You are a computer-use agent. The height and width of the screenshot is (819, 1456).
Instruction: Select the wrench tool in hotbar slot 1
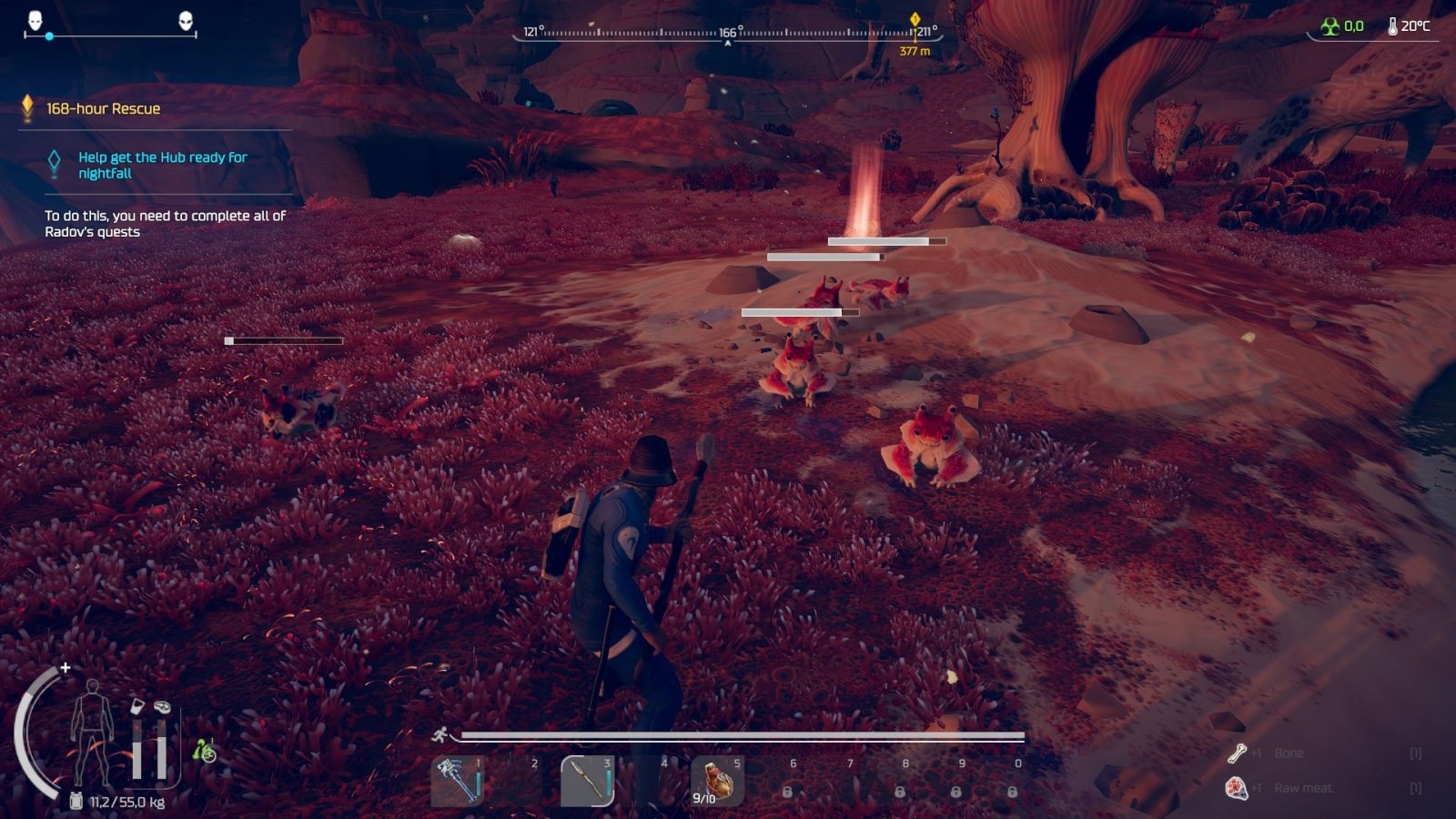tap(457, 781)
